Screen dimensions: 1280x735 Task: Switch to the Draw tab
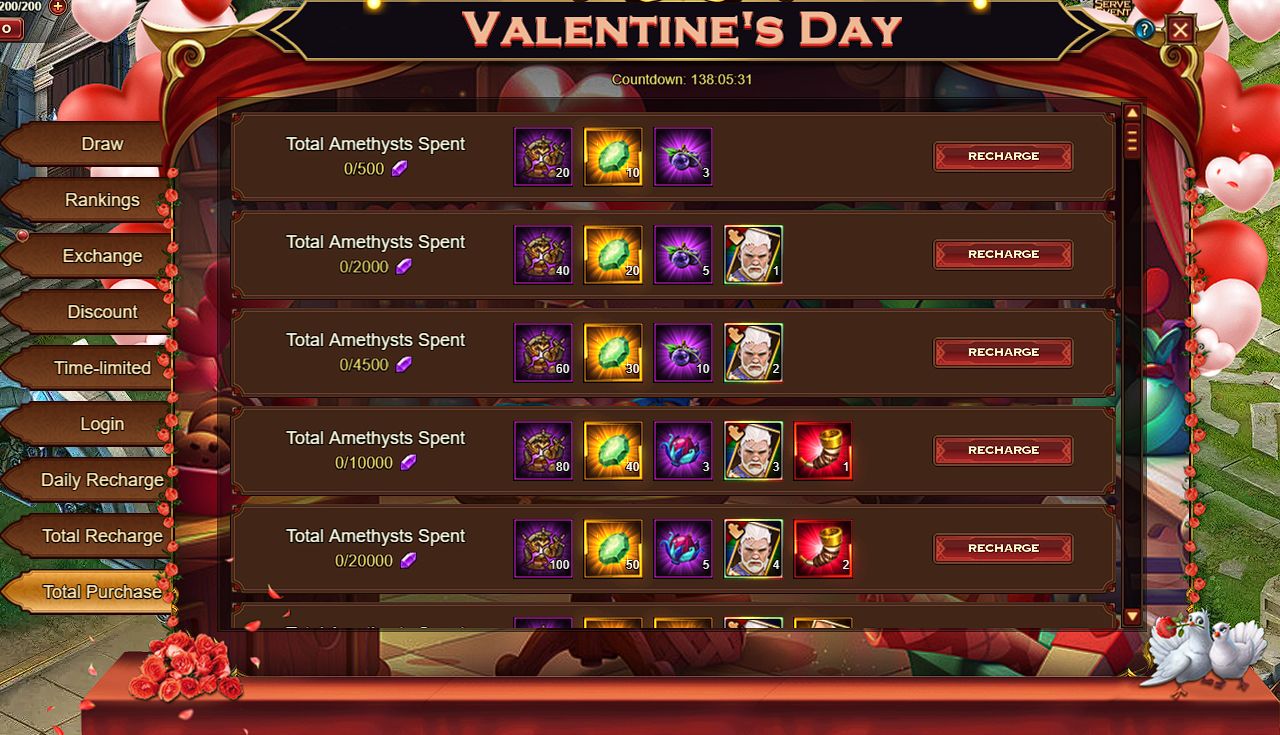101,144
